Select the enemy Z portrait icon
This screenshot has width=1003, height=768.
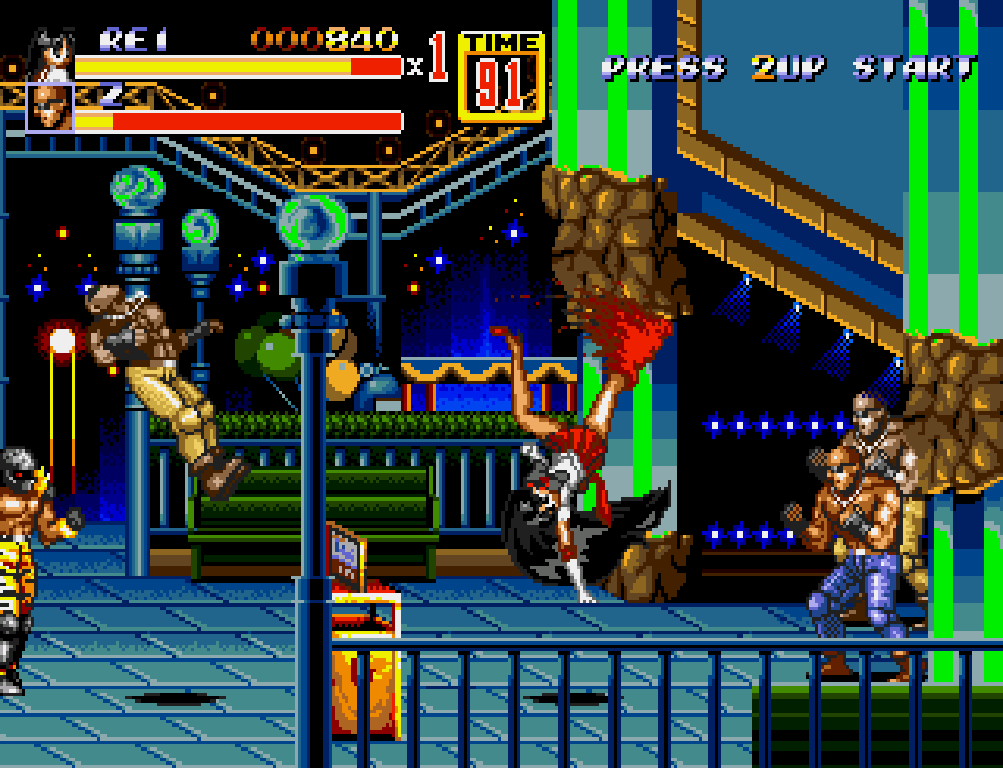[x=50, y=108]
